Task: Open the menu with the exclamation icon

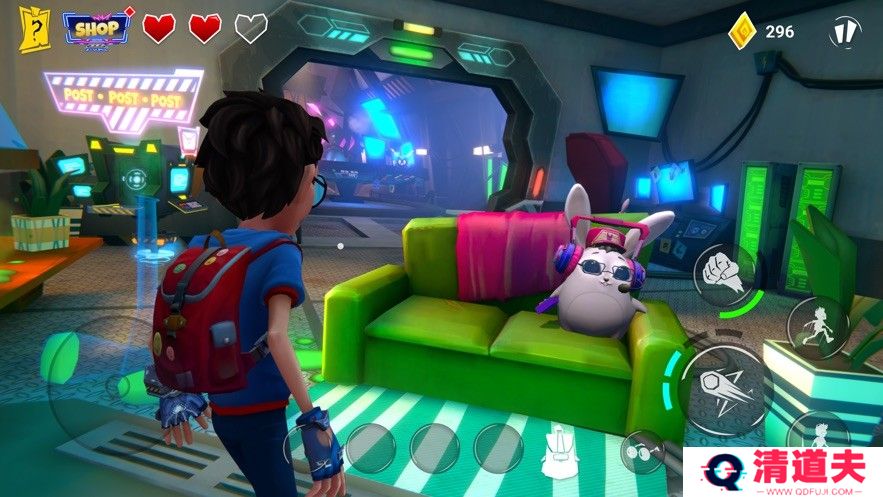Action: [845, 30]
